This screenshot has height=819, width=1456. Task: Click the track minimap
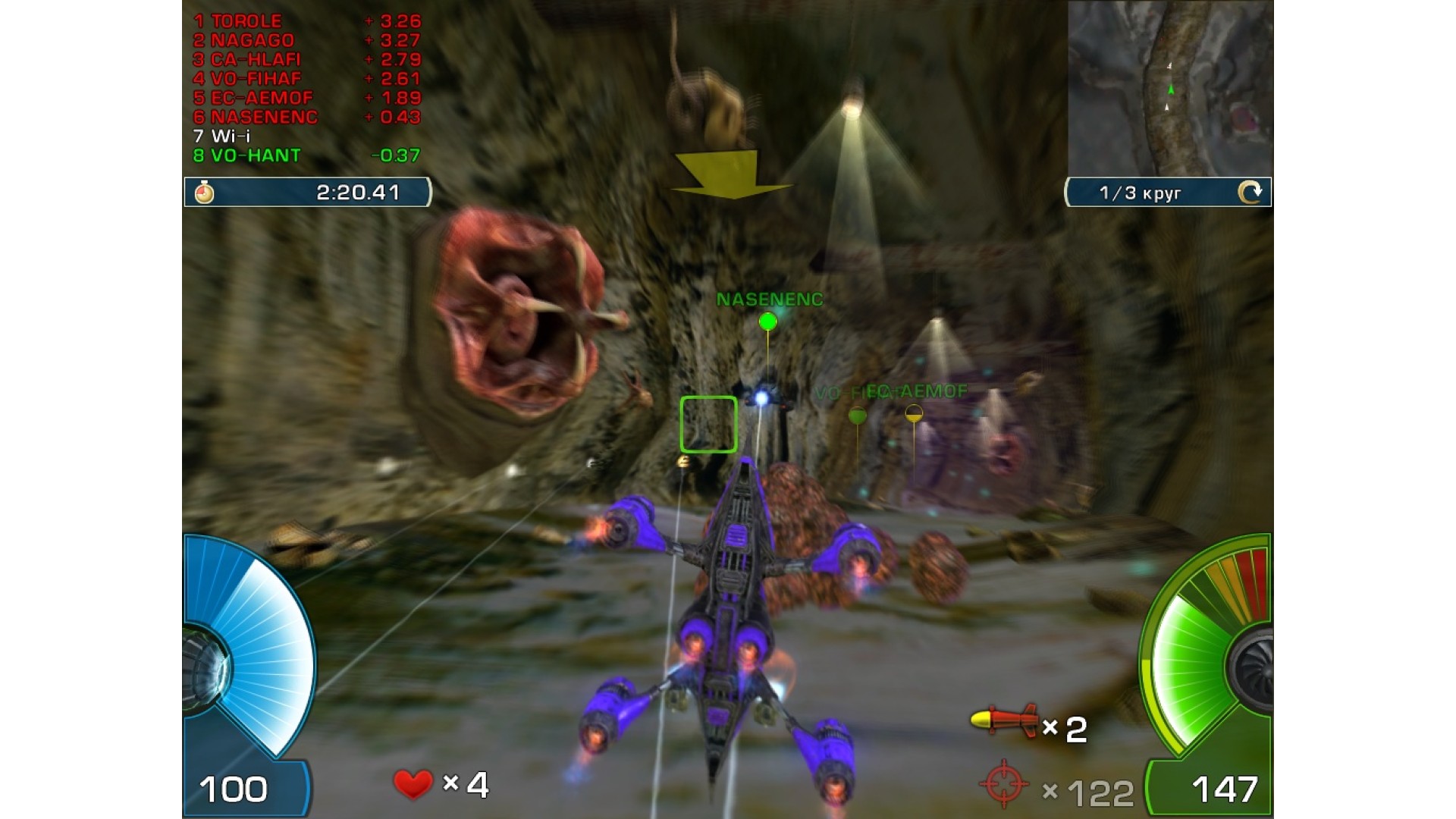click(1170, 88)
